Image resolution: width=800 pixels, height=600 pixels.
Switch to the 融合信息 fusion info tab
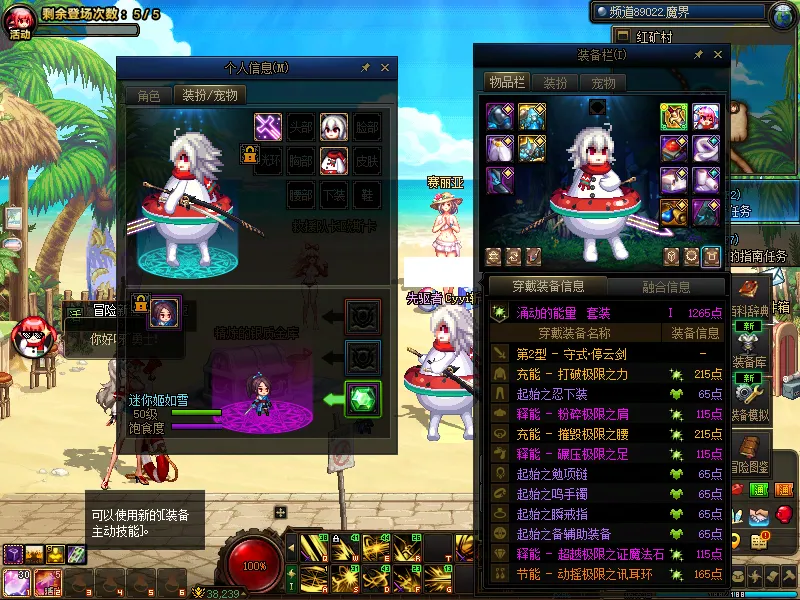coord(666,287)
